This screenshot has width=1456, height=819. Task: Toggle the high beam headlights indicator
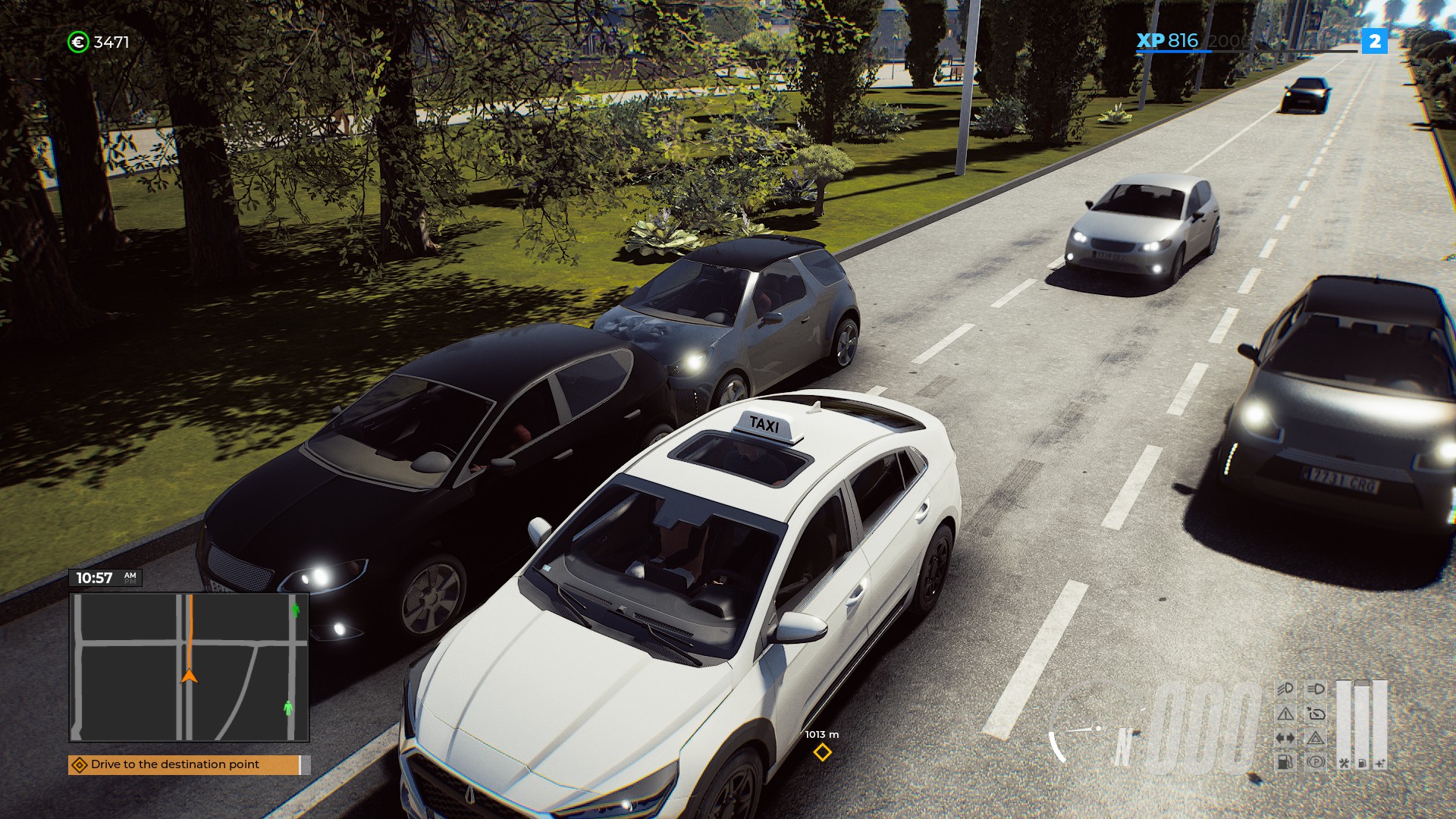tap(1316, 689)
